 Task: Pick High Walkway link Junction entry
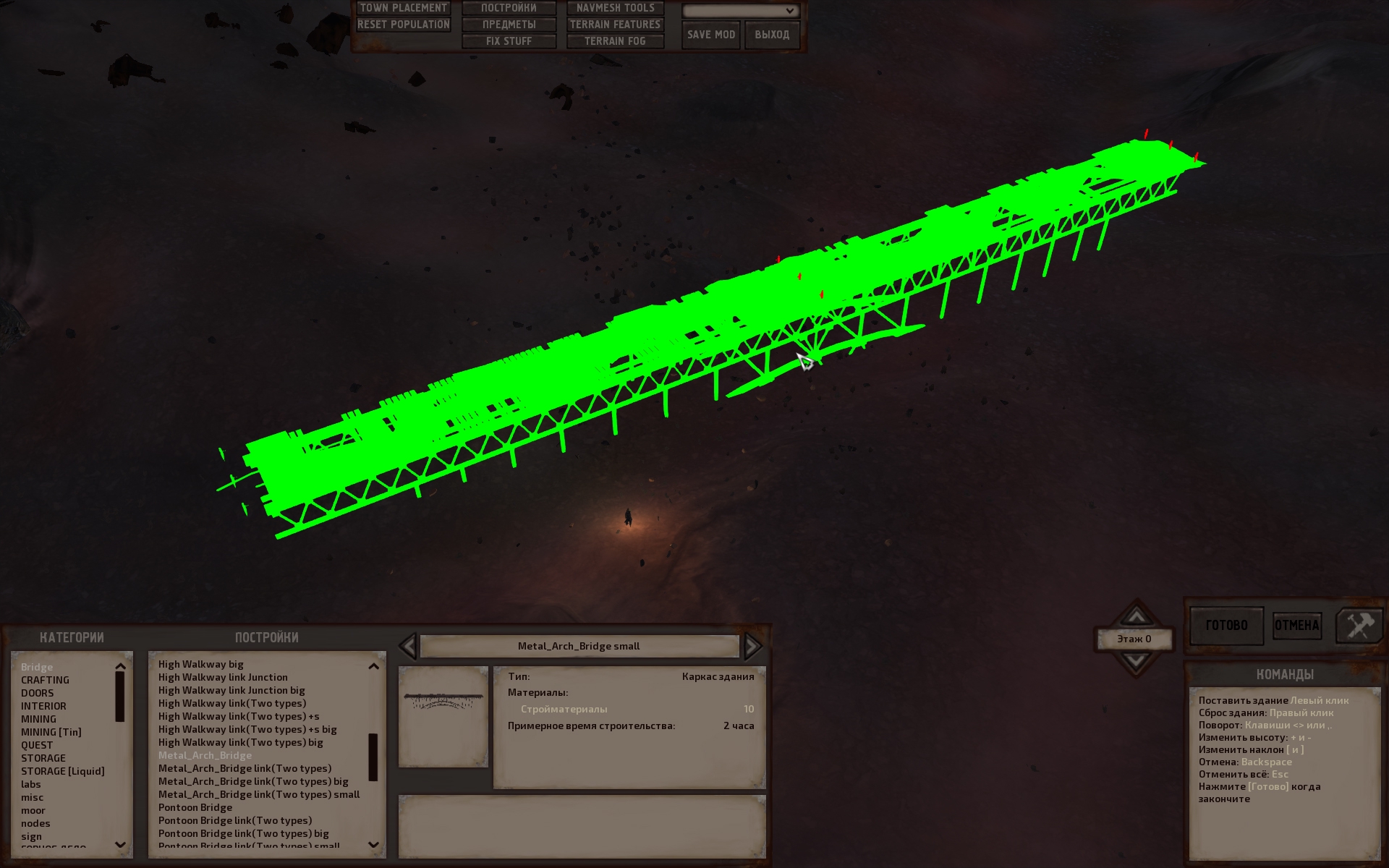coord(223,677)
